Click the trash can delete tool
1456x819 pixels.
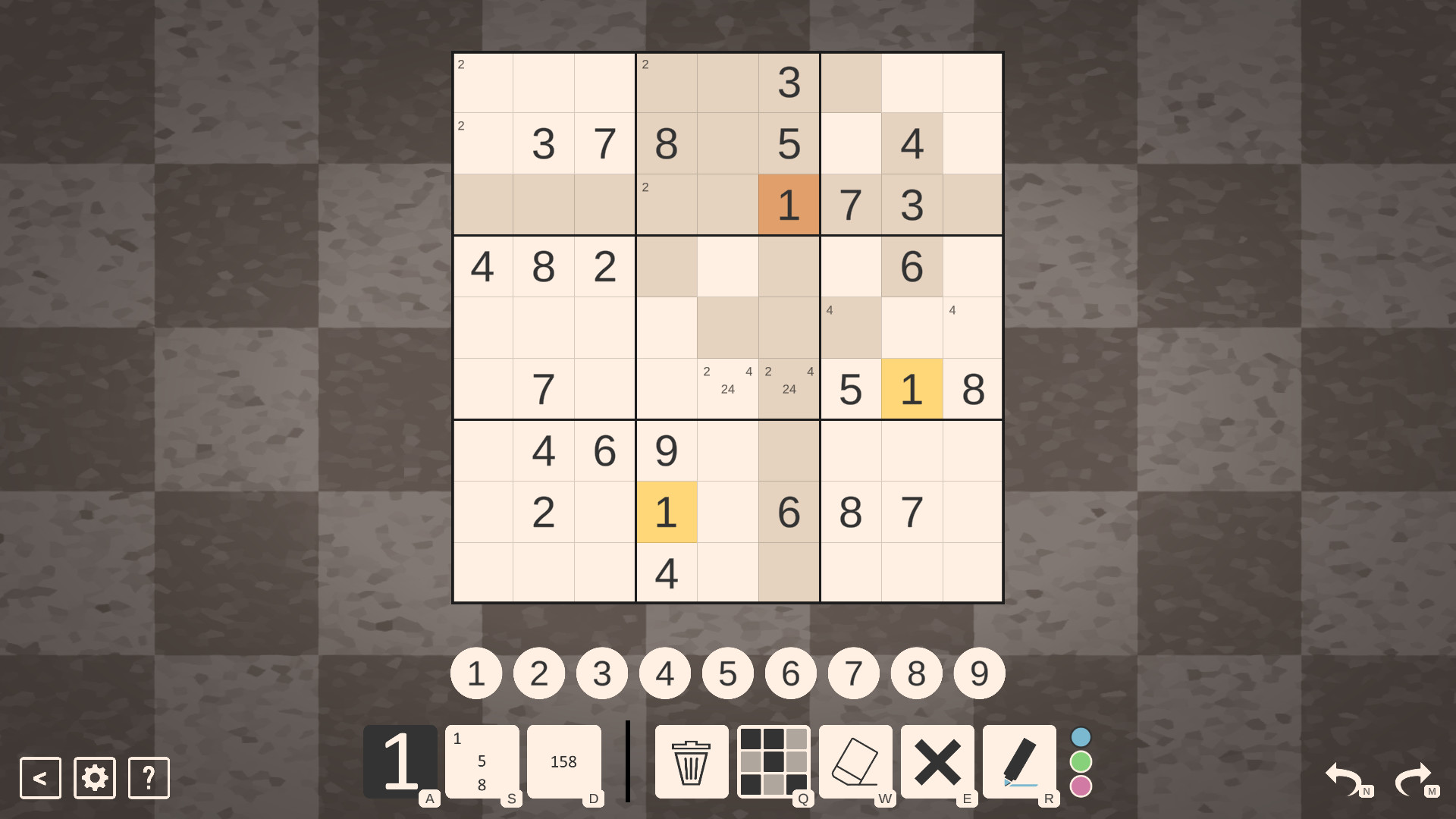point(690,761)
